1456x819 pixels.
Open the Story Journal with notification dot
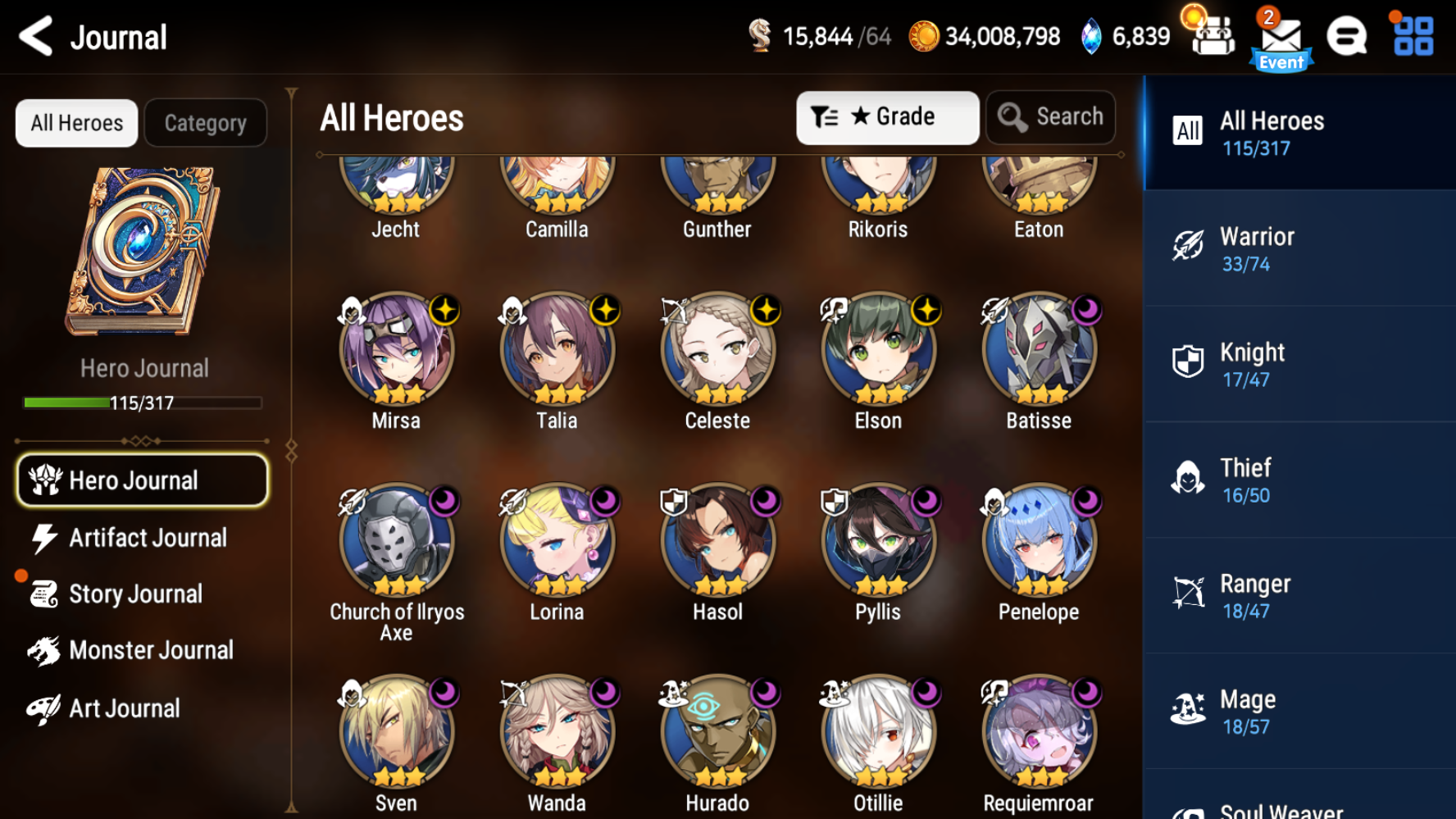[135, 594]
